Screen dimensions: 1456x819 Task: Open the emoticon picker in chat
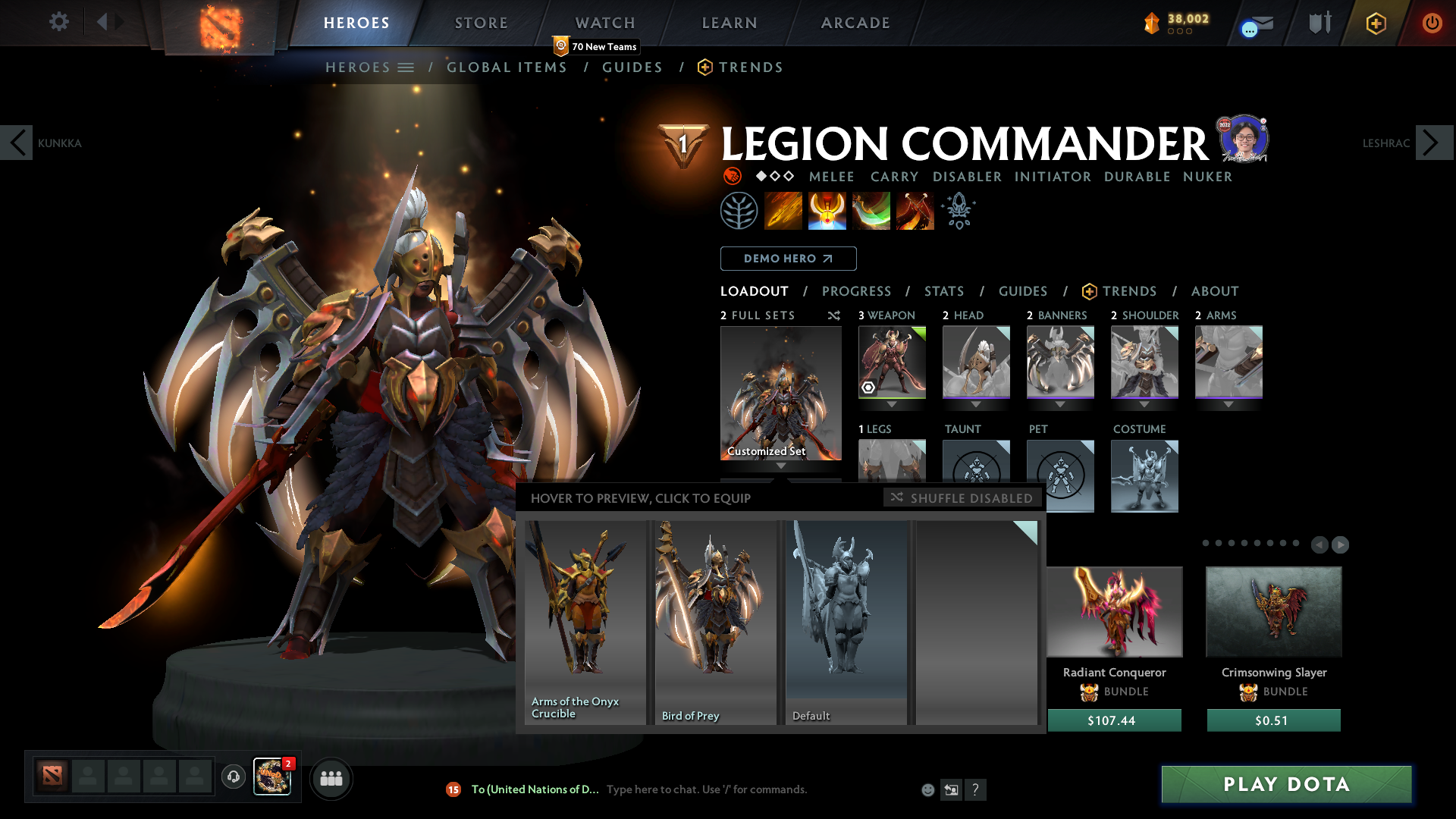point(927,789)
